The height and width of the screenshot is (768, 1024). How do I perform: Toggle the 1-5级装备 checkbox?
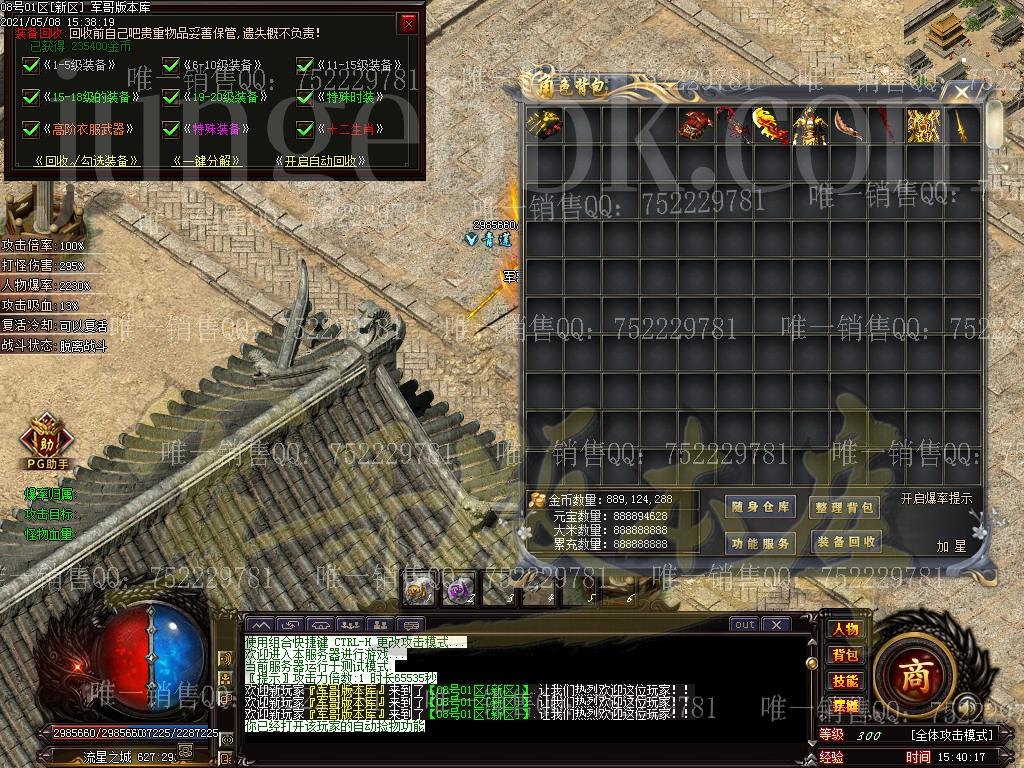coord(30,66)
